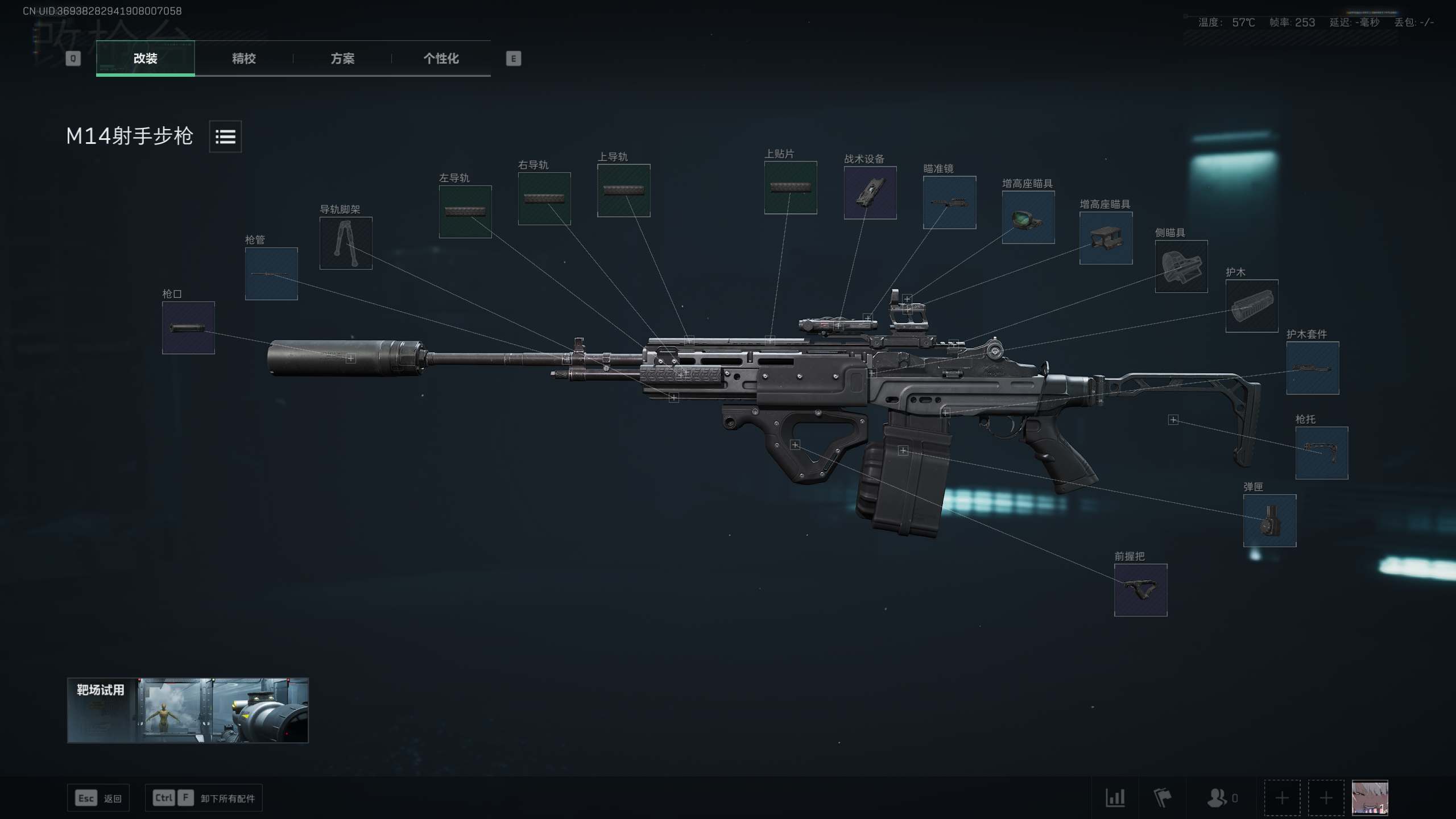Open the attachment list next to M14射手步枪
Image resolution: width=1456 pixels, height=819 pixels.
[x=225, y=136]
